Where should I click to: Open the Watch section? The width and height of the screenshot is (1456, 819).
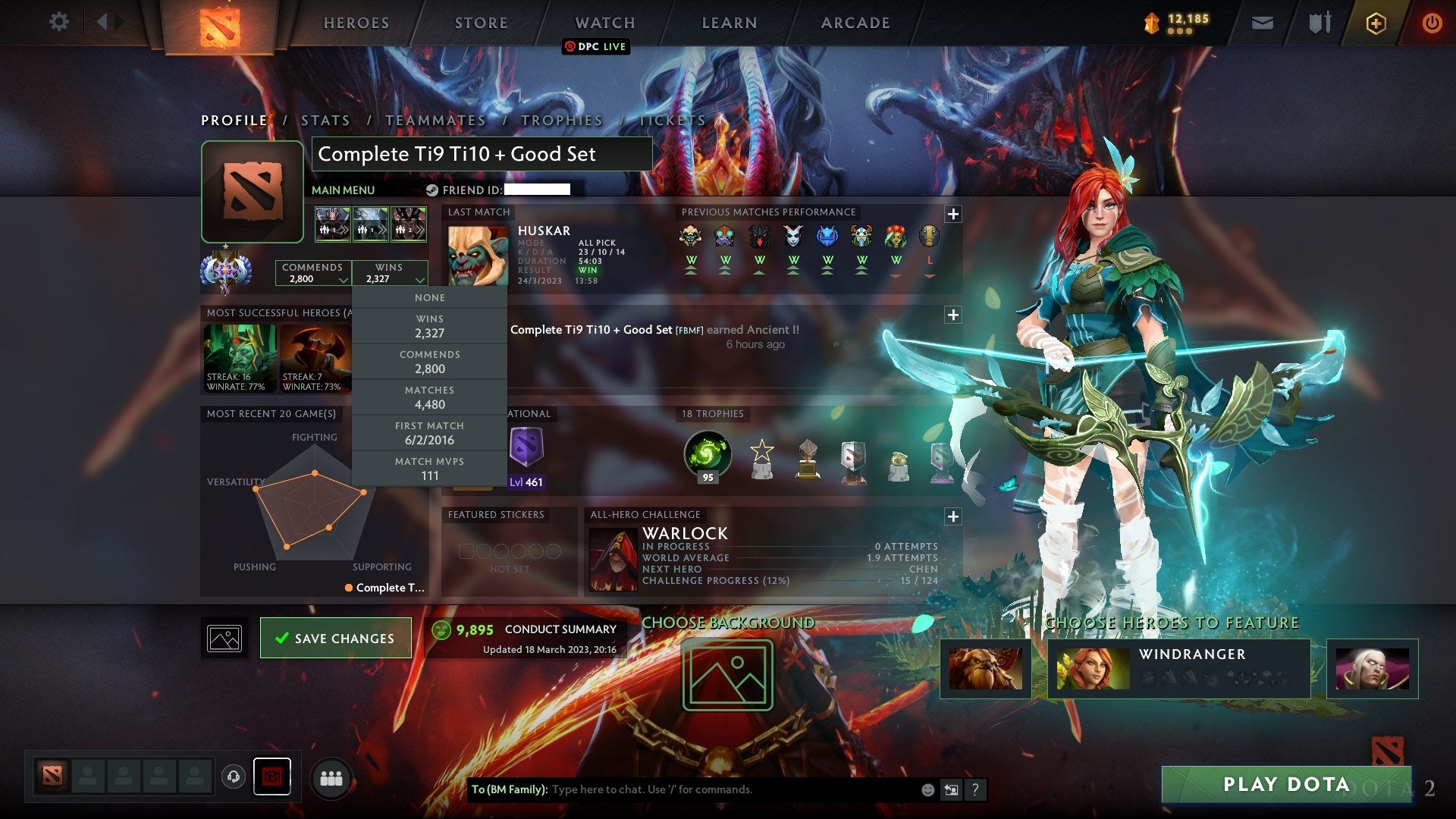tap(604, 23)
